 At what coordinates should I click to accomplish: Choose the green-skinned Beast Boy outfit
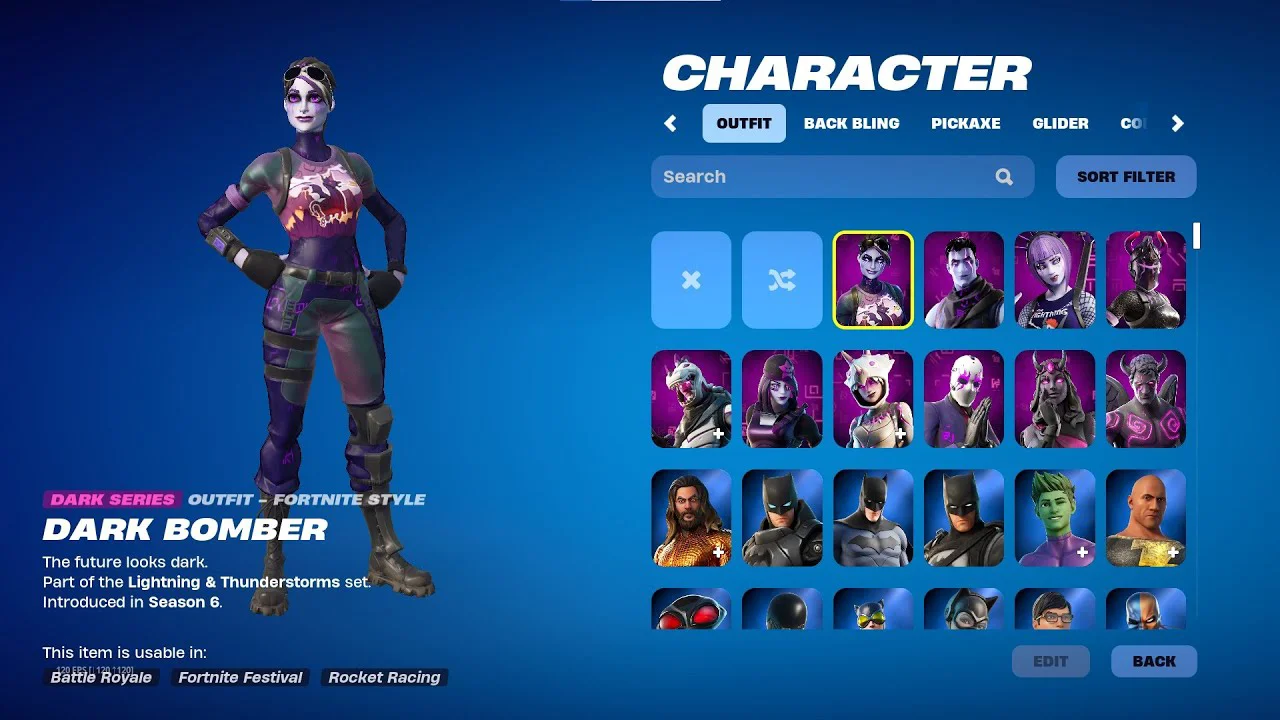click(x=1055, y=518)
